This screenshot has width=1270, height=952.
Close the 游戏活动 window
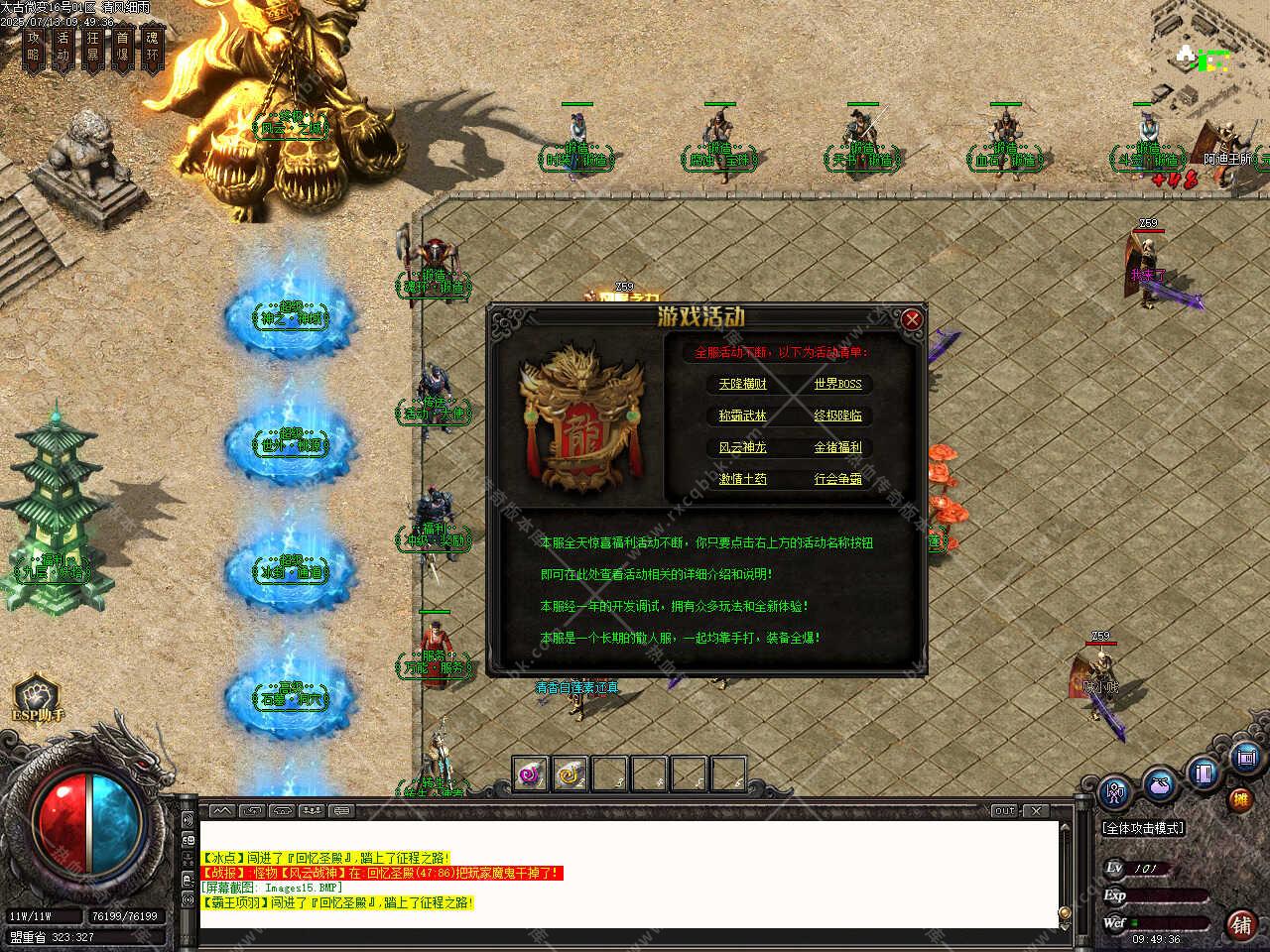tap(912, 319)
